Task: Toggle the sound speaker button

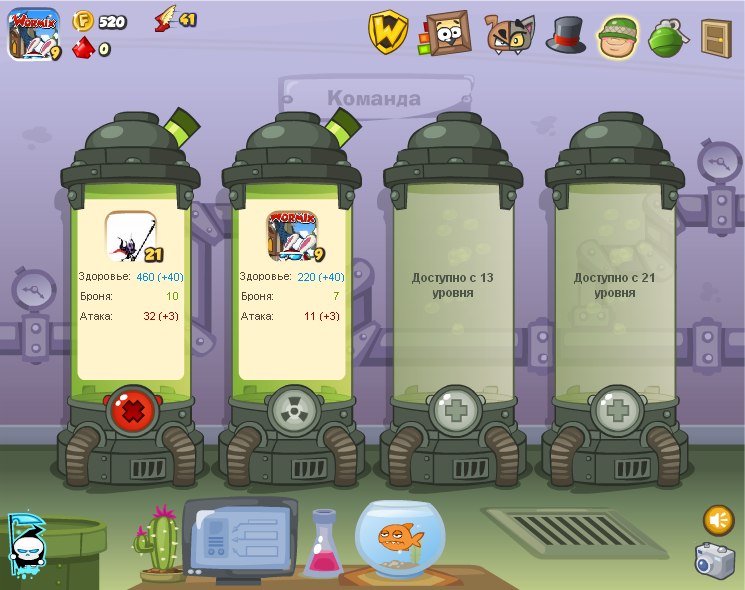Action: [718, 520]
